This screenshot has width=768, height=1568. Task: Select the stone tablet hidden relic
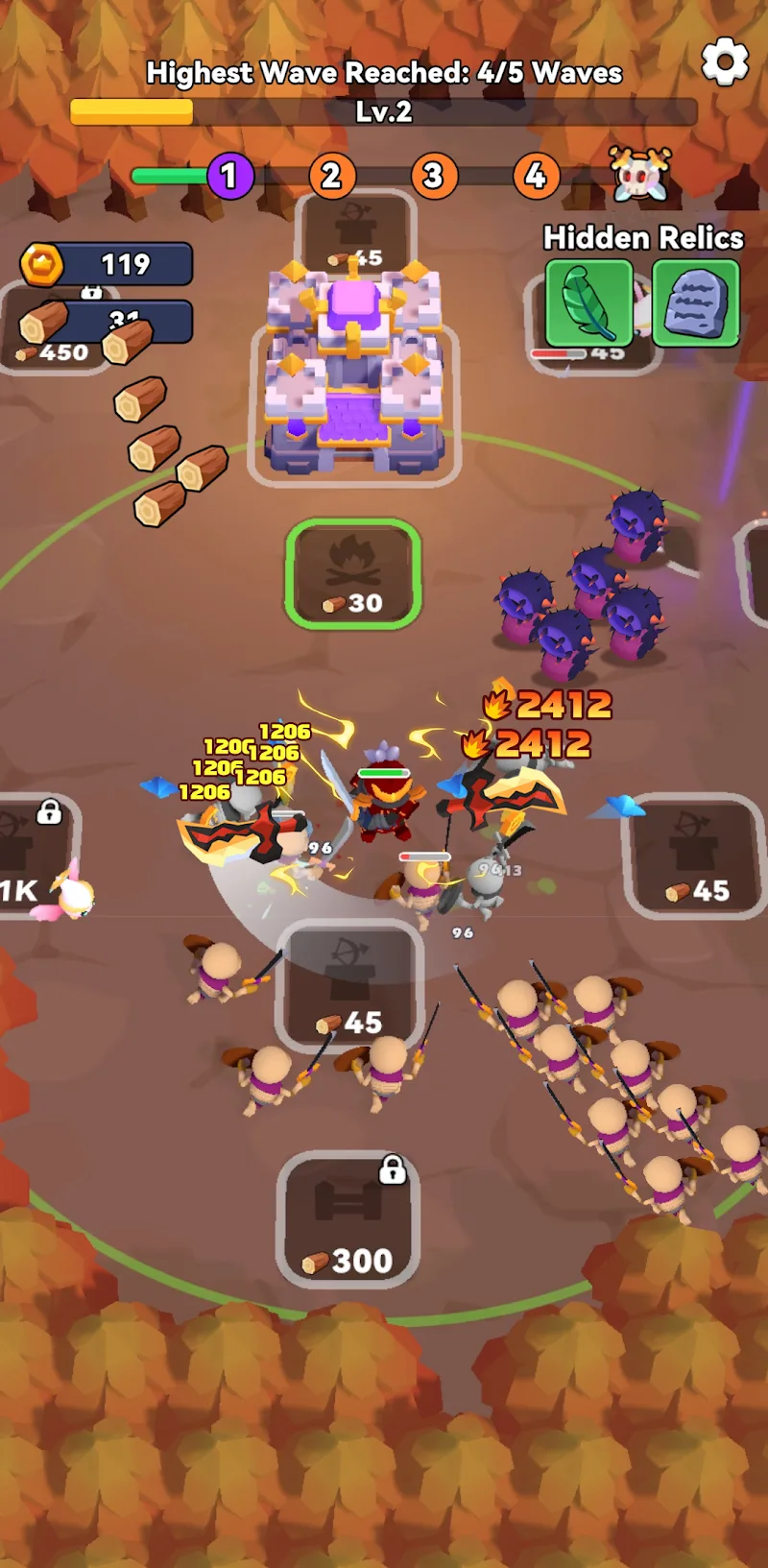click(696, 304)
